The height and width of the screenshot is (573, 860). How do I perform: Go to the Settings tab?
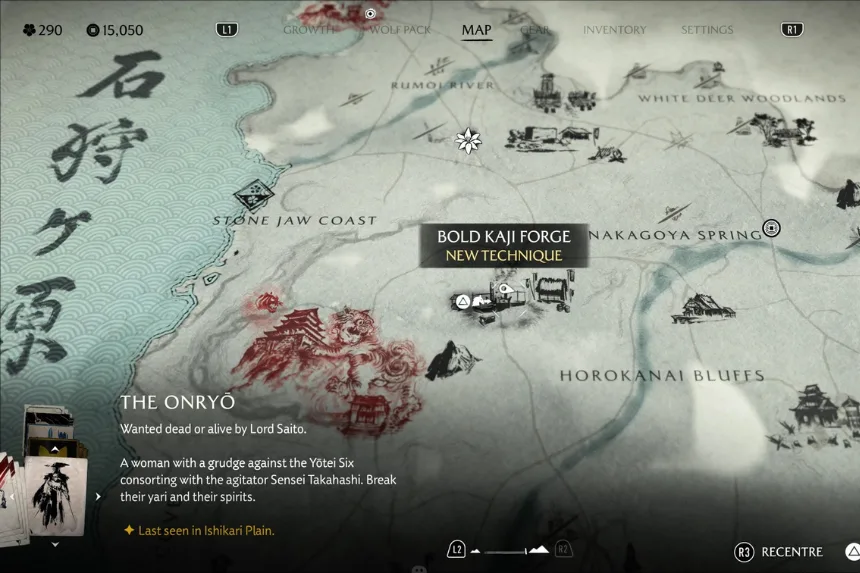[707, 30]
